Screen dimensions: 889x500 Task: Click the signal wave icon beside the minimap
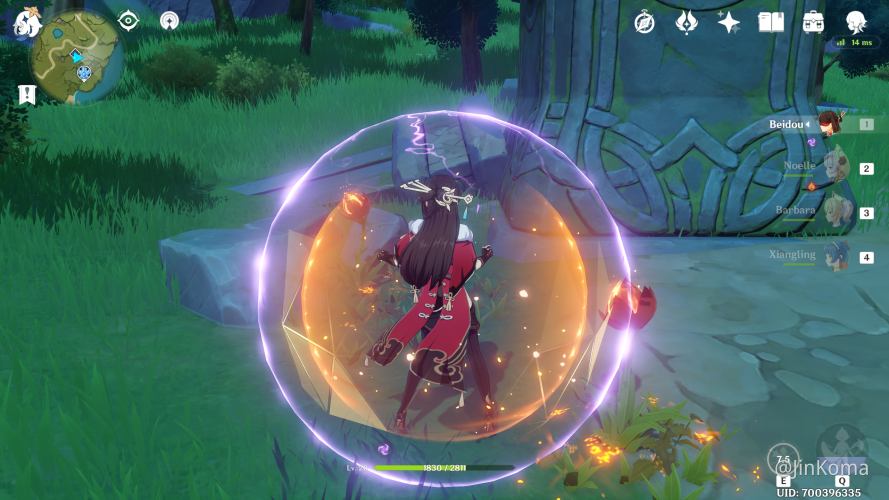click(x=170, y=20)
